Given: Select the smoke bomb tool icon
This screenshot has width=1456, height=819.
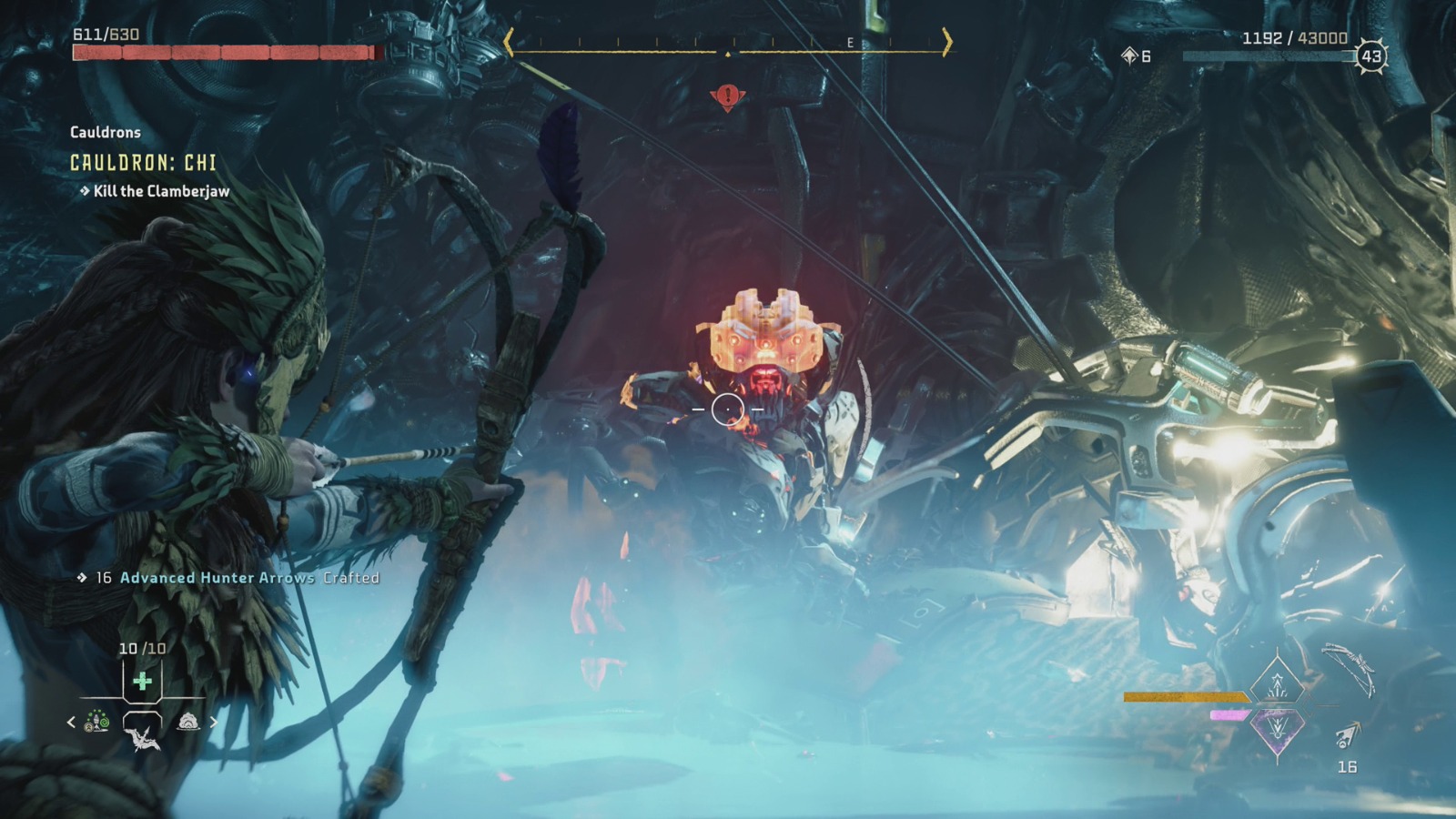Looking at the screenshot, I should (188, 722).
